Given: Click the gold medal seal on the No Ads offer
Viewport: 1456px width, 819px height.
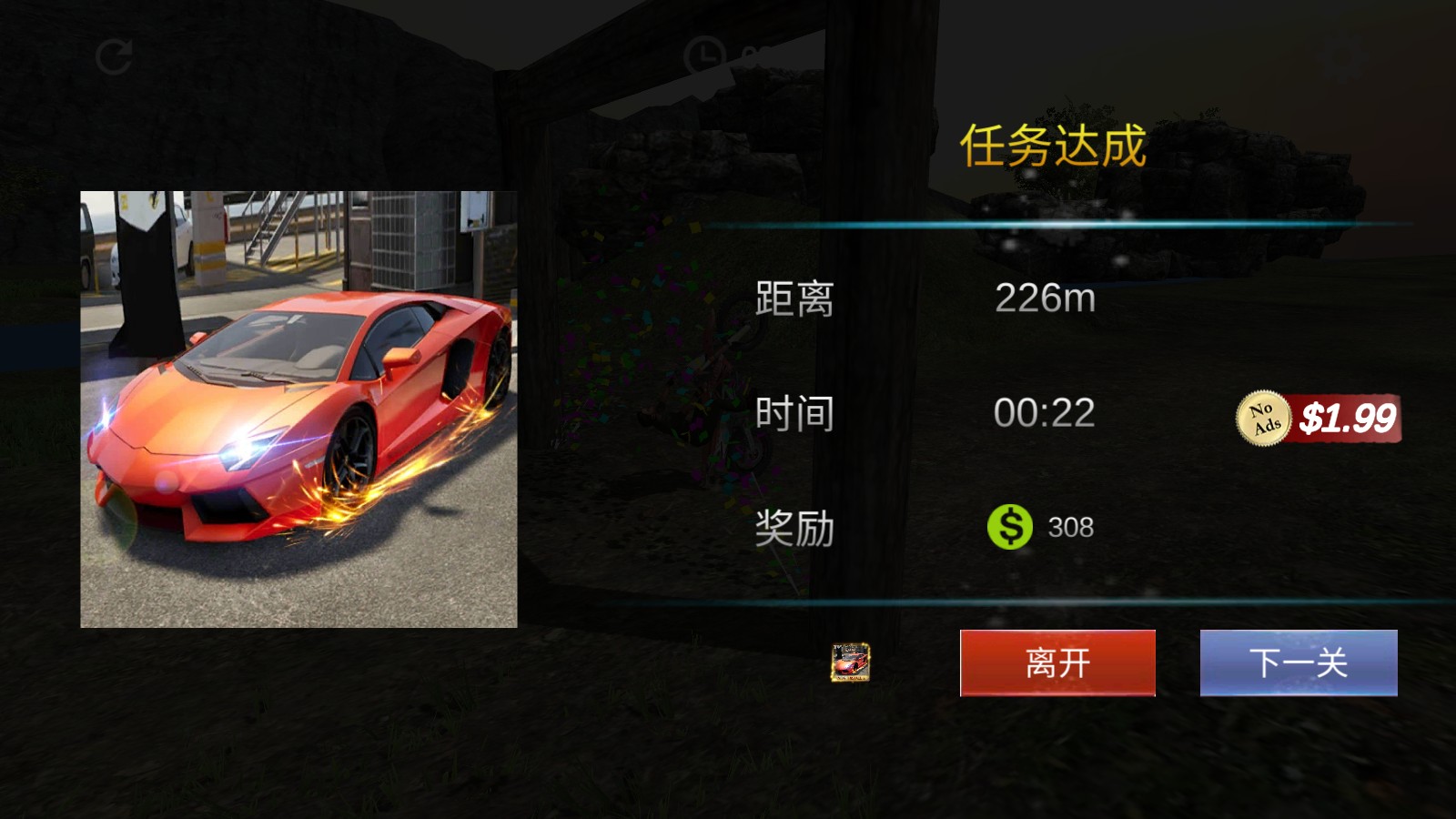Looking at the screenshot, I should click(1265, 417).
